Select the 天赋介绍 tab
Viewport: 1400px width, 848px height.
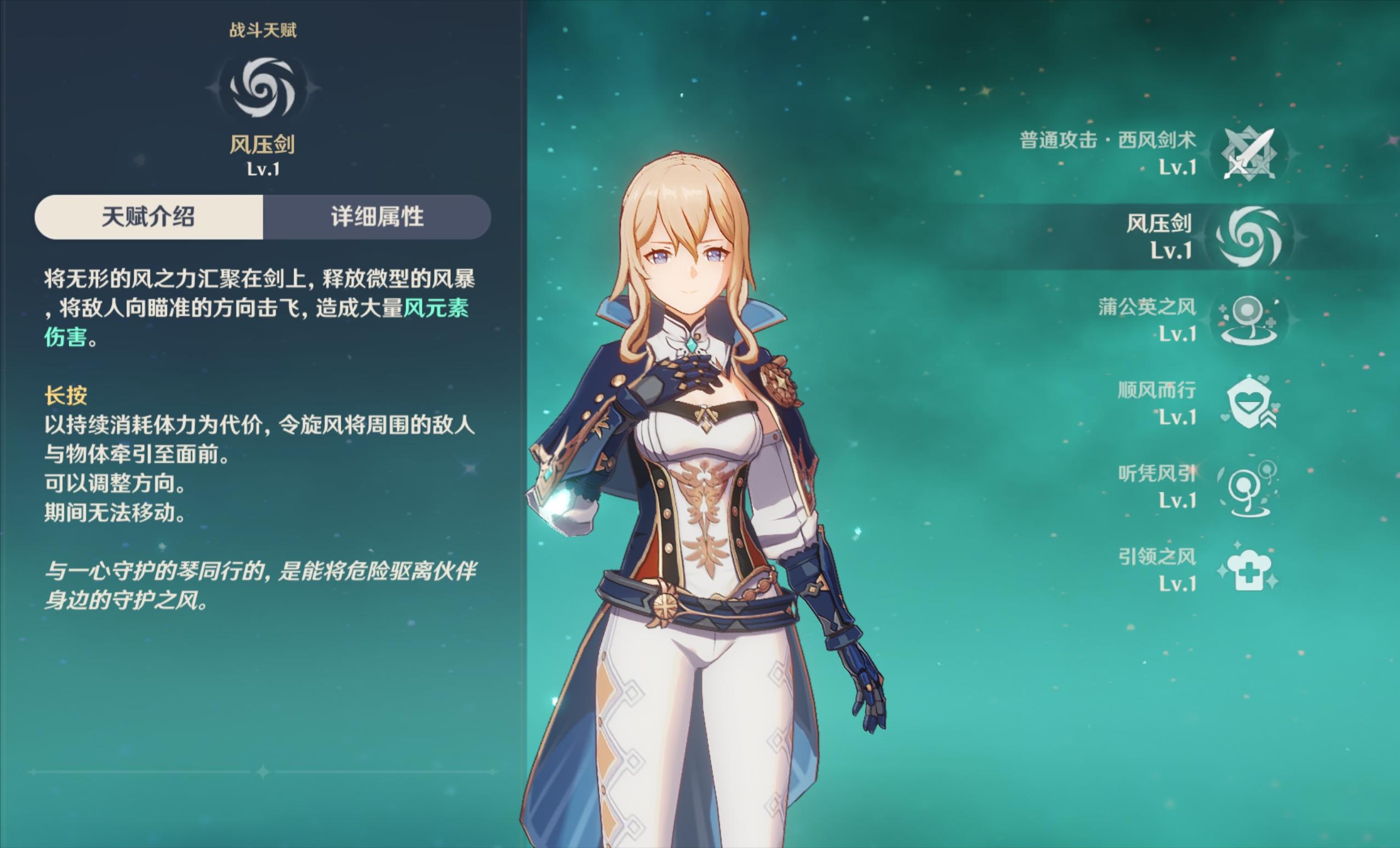pyautogui.click(x=148, y=217)
